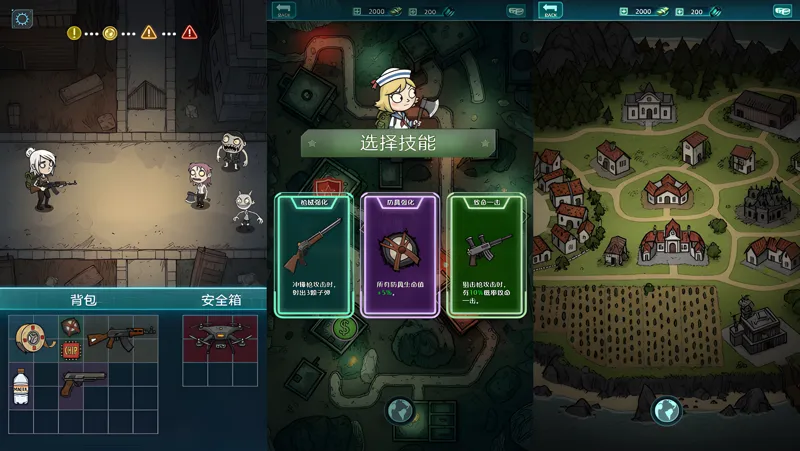Go back from the village map screen
The width and height of the screenshot is (800, 451).
pos(549,11)
